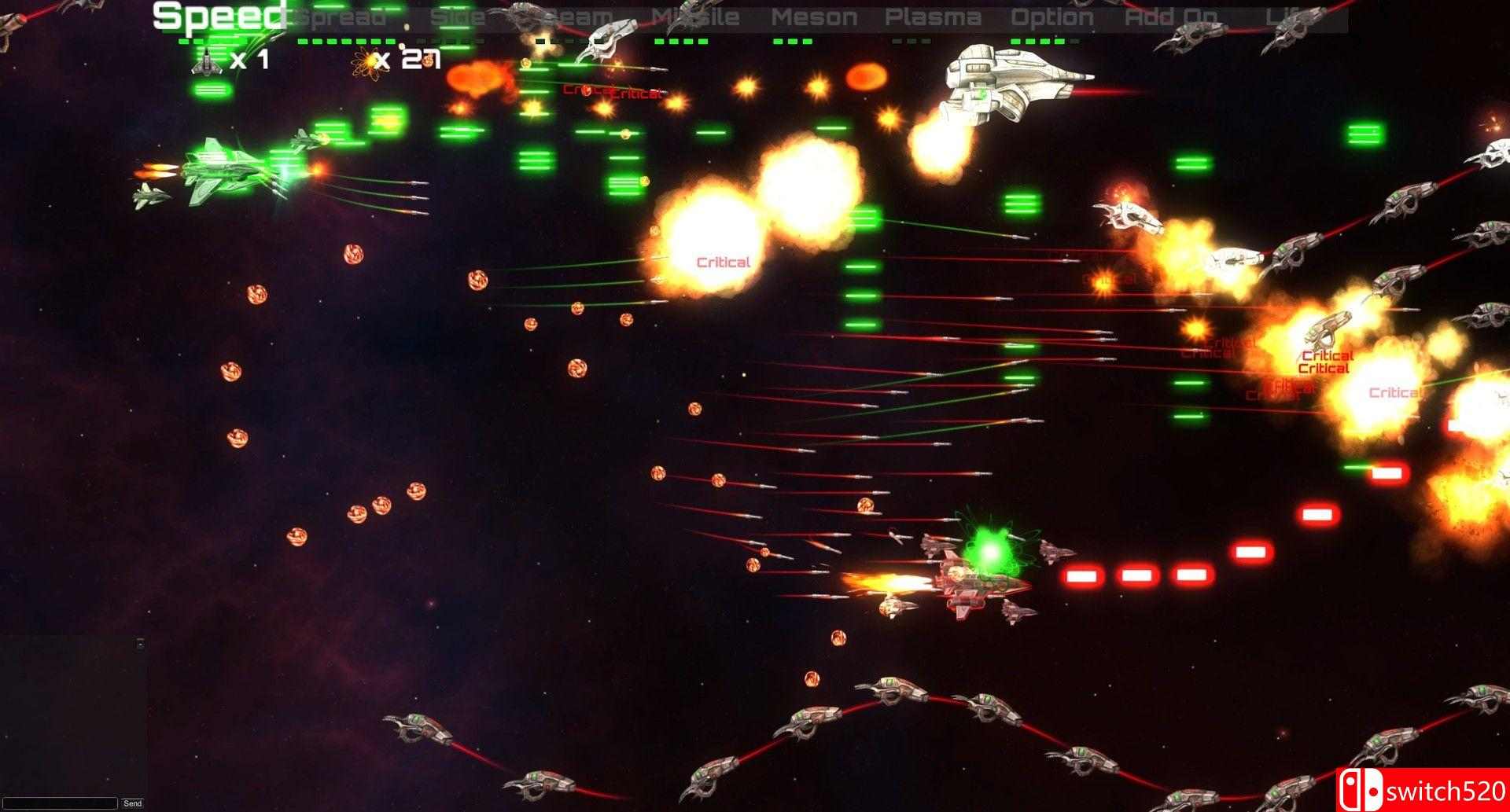The height and width of the screenshot is (812, 1510).
Task: Select the Option upgrade slot
Action: (x=1052, y=17)
